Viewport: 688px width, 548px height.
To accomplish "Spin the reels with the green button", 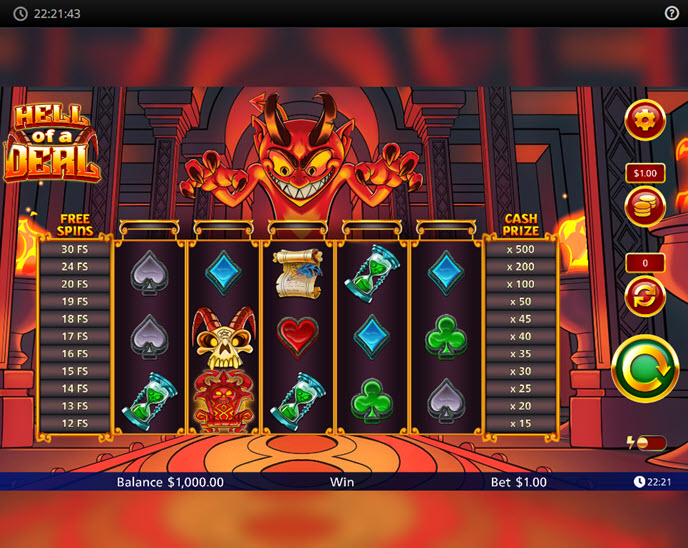I will pyautogui.click(x=644, y=369).
